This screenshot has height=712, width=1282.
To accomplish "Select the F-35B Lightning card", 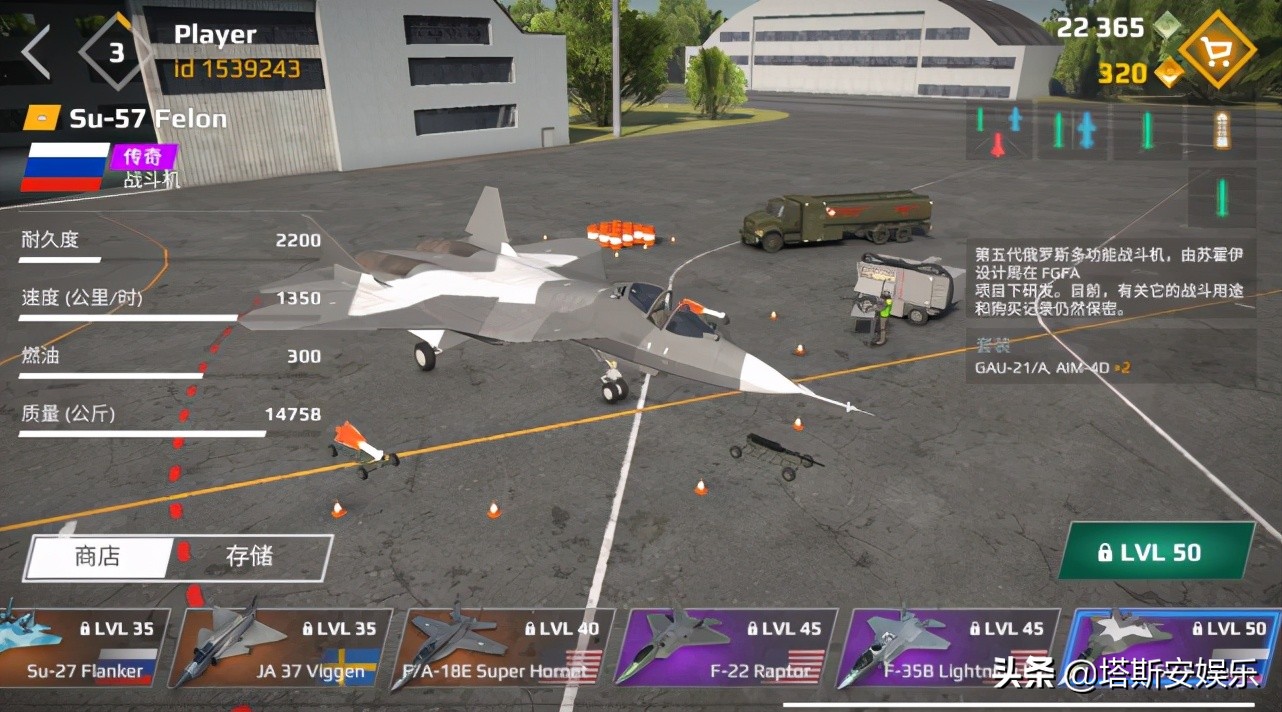I will tap(947, 650).
